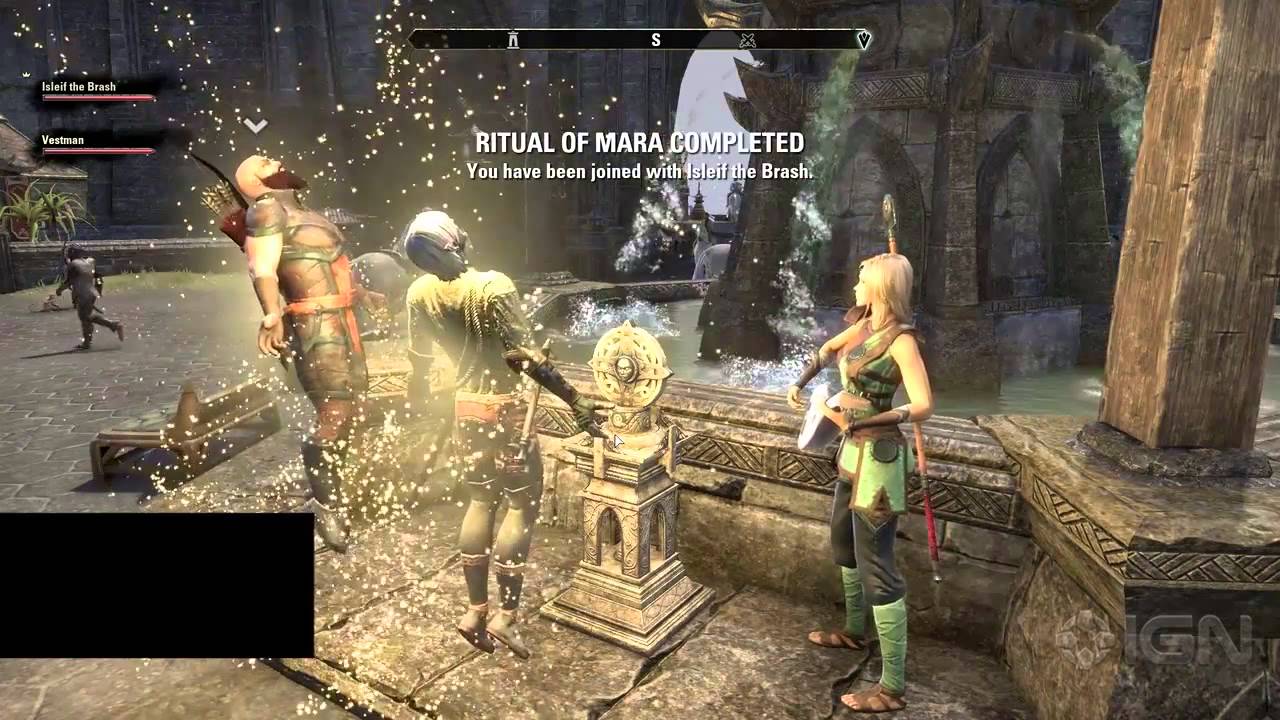Click the Isleif the Brash name label

[79, 86]
